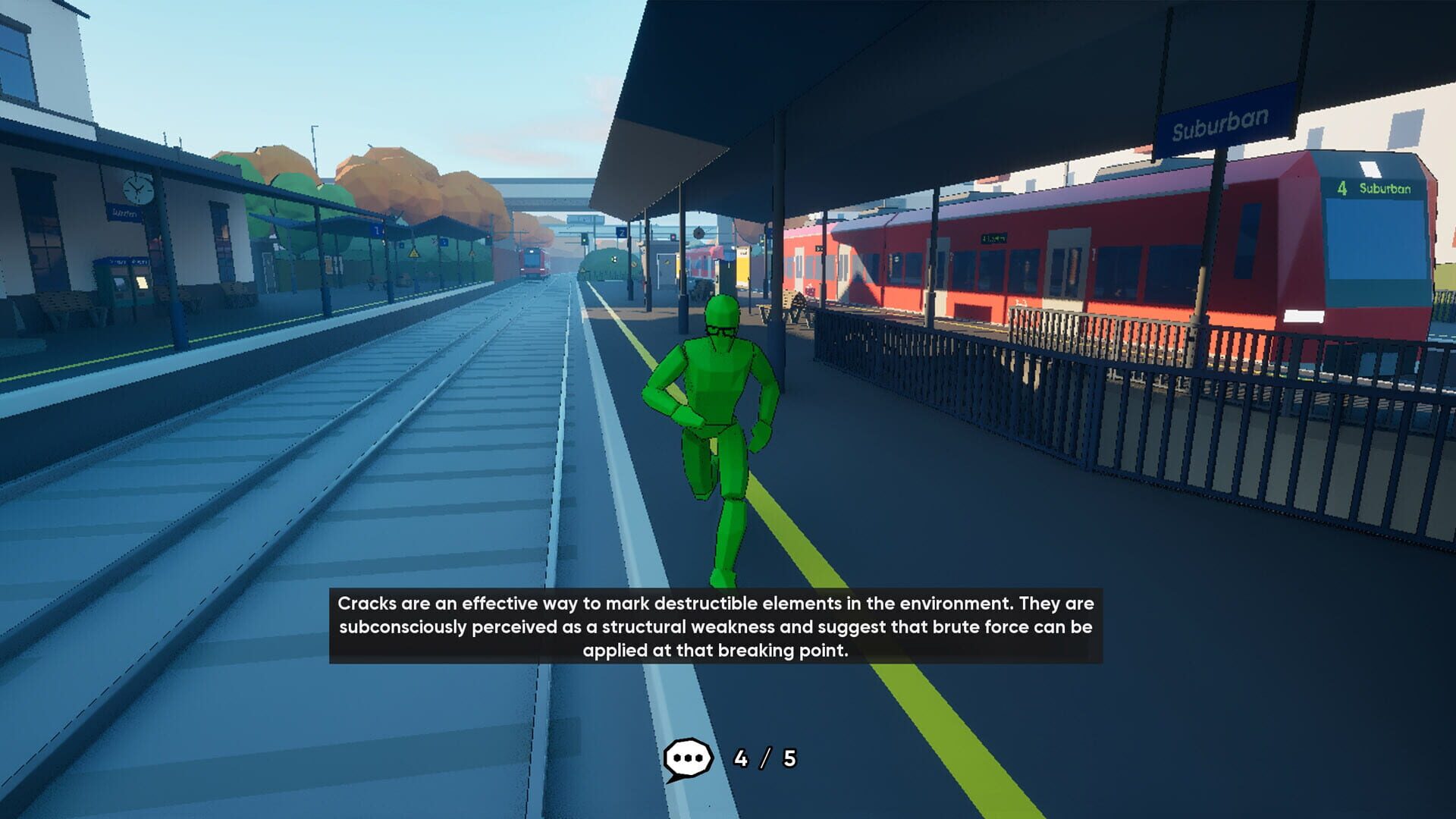Click the platform number 2 sign

(622, 231)
